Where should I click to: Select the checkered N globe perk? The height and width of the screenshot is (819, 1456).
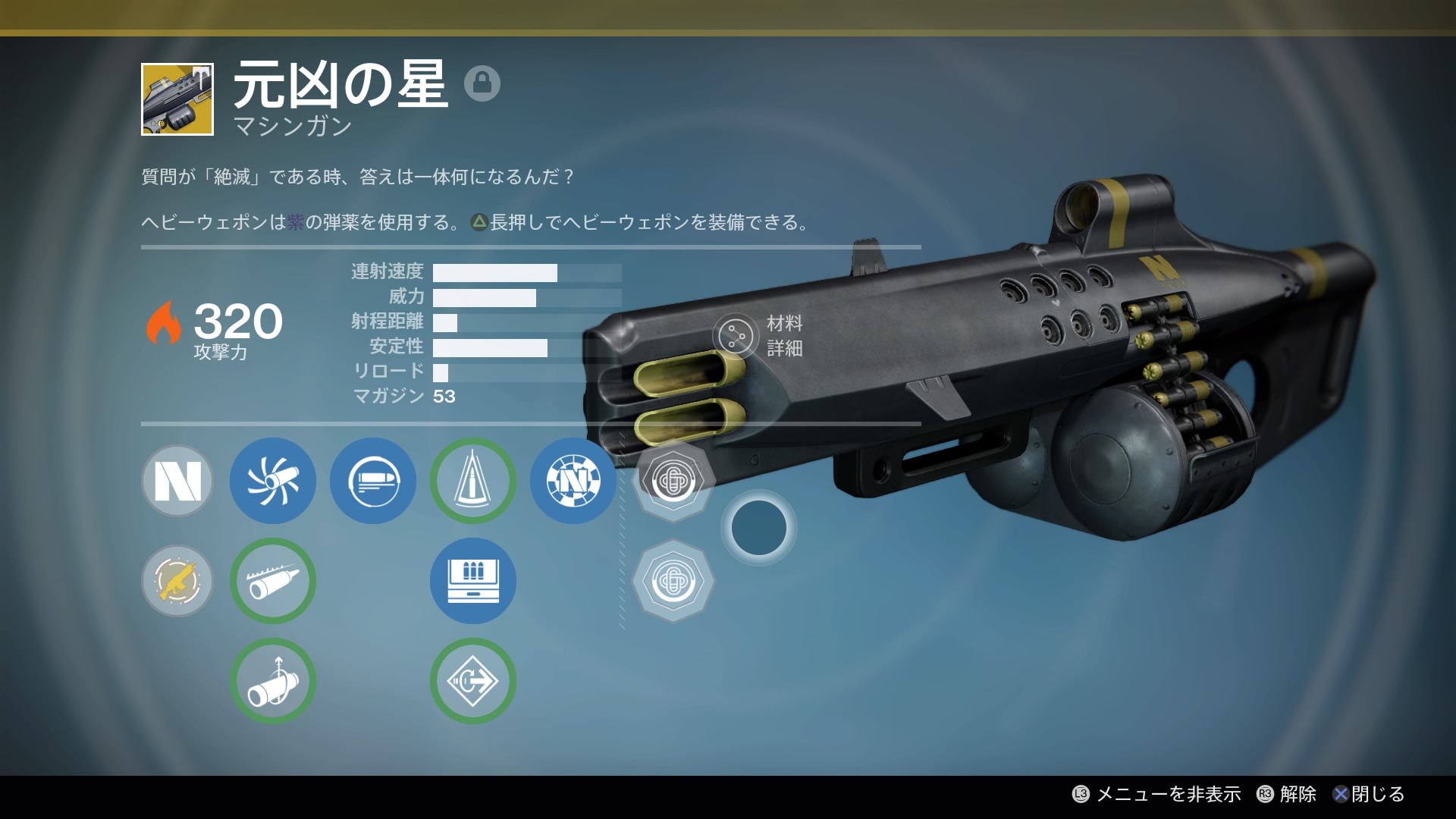click(573, 481)
